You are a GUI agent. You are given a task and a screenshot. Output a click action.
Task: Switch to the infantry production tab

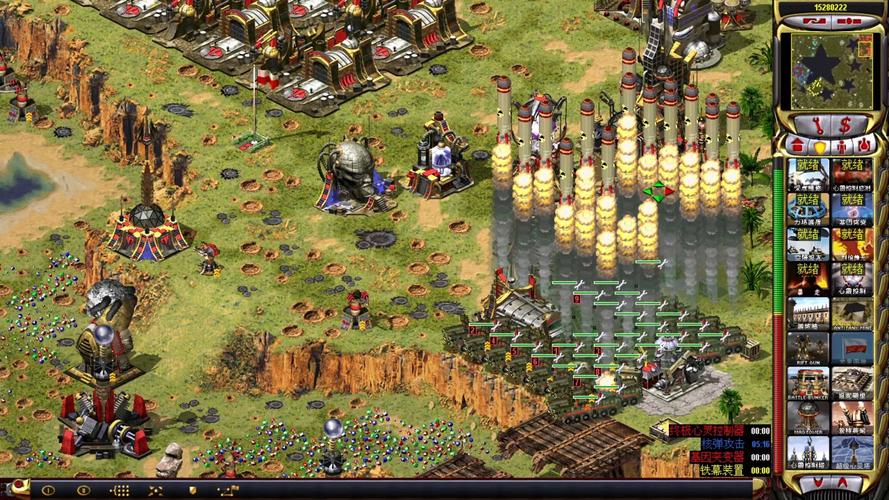[840, 145]
